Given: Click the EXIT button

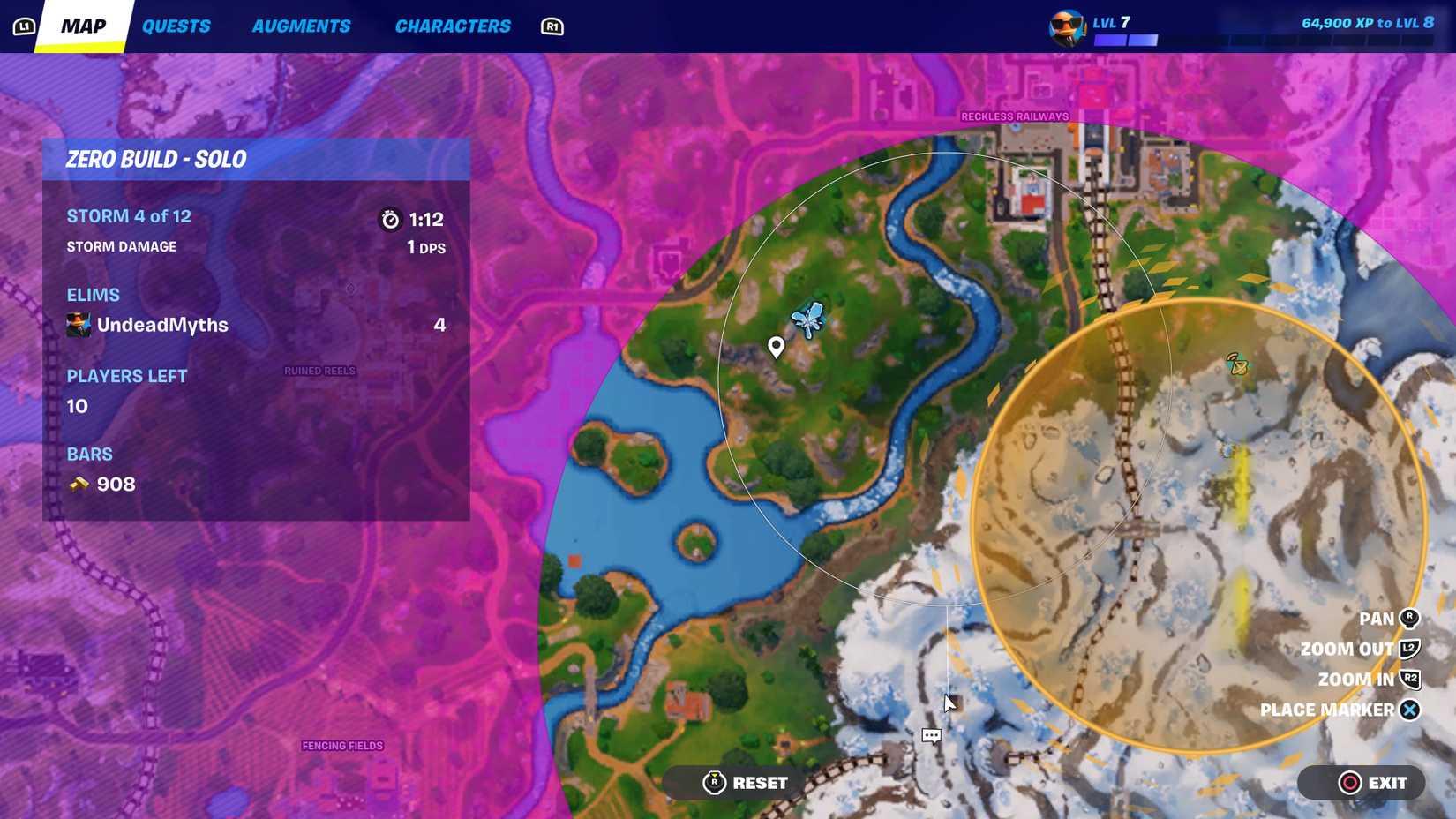Looking at the screenshot, I should [1361, 782].
